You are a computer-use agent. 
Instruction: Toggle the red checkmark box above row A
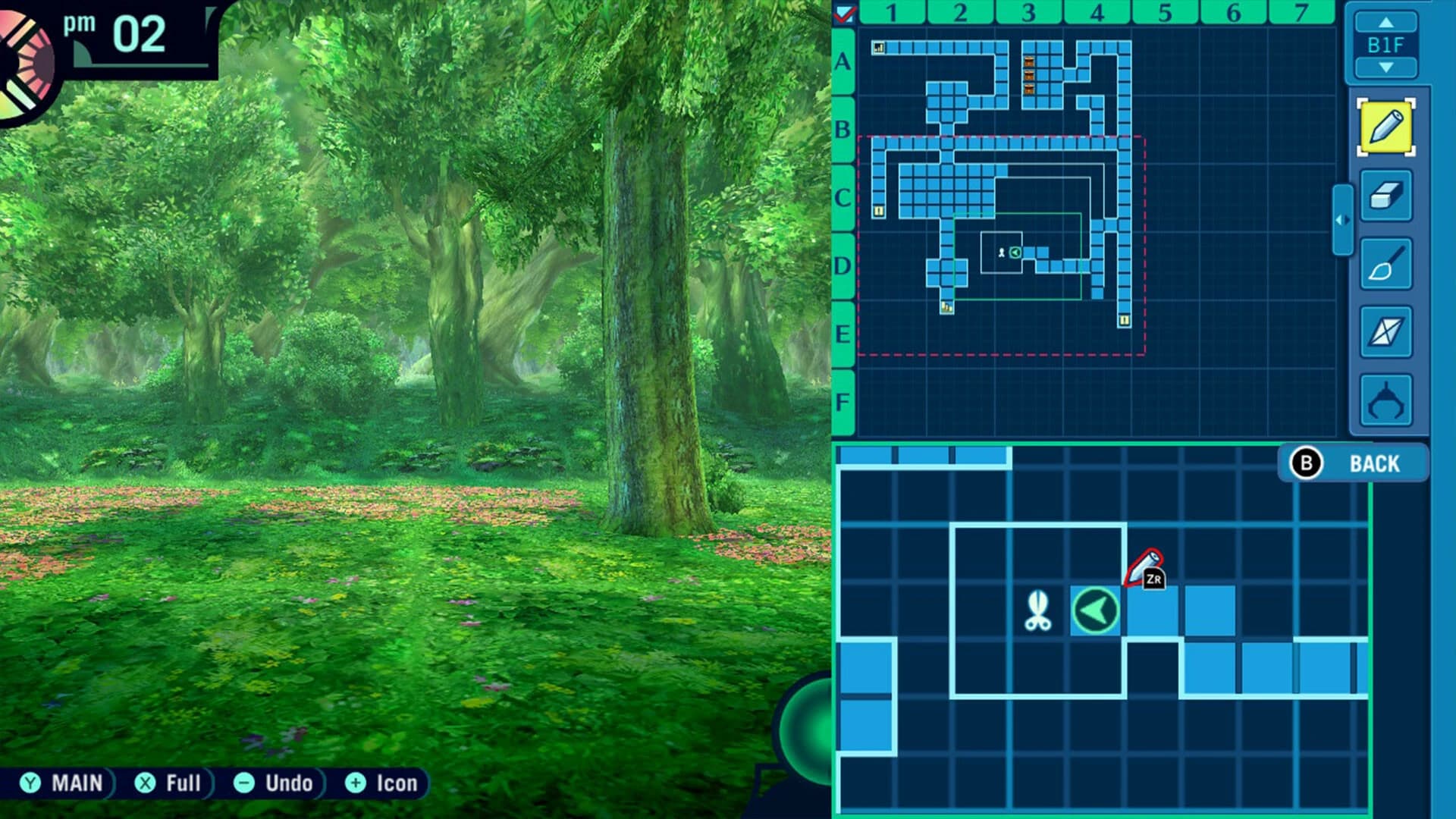[843, 13]
